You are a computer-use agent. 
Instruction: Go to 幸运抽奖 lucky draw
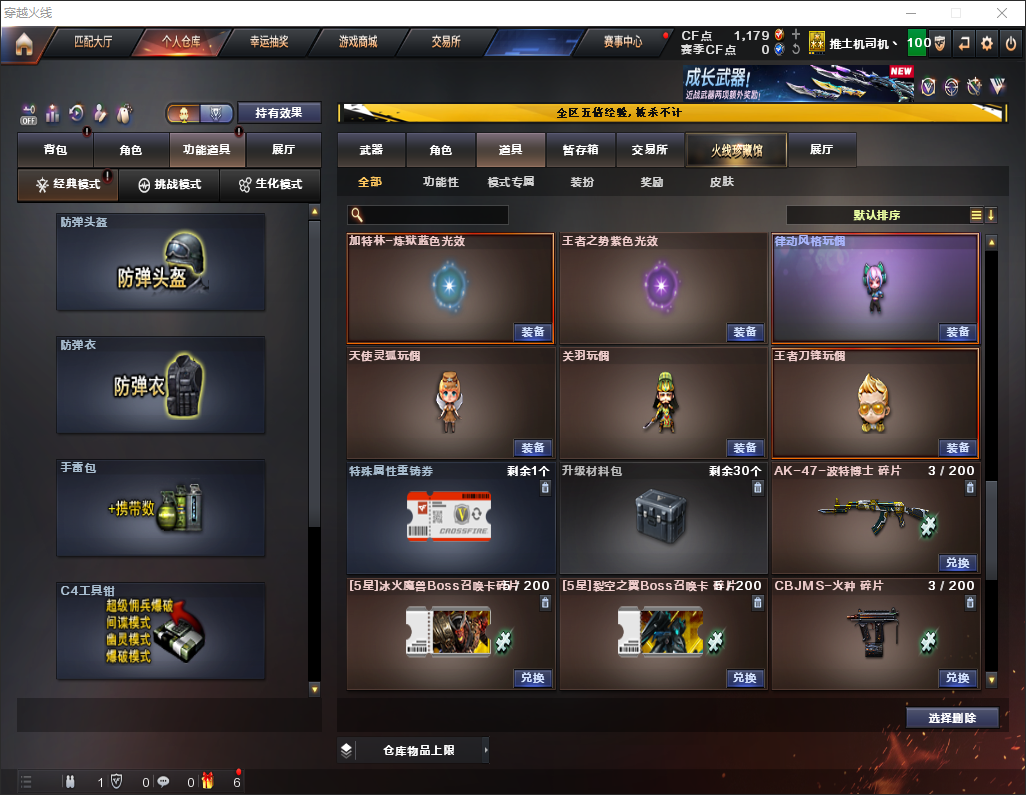coord(268,42)
